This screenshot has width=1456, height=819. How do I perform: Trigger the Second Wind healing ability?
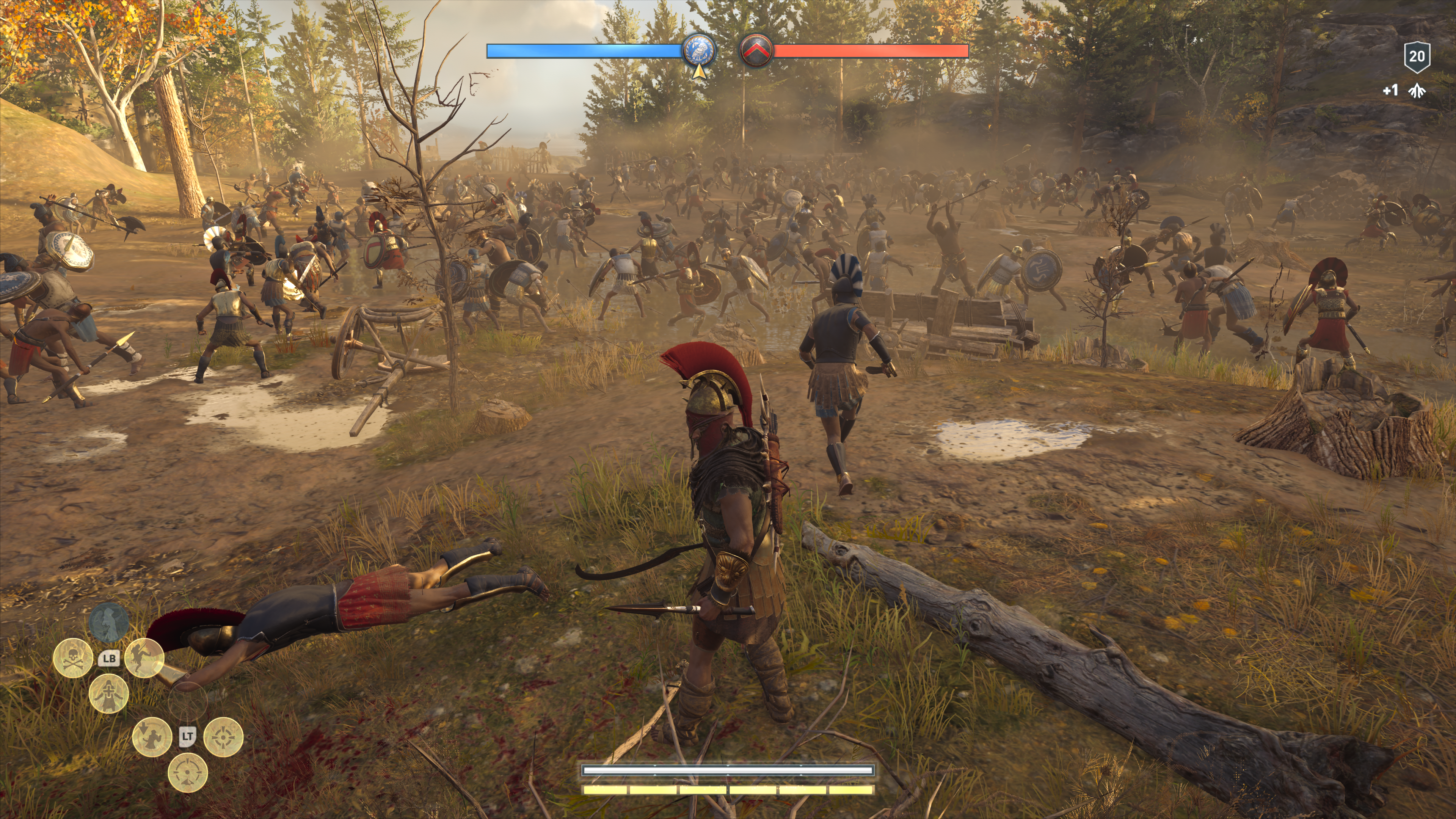click(108, 693)
